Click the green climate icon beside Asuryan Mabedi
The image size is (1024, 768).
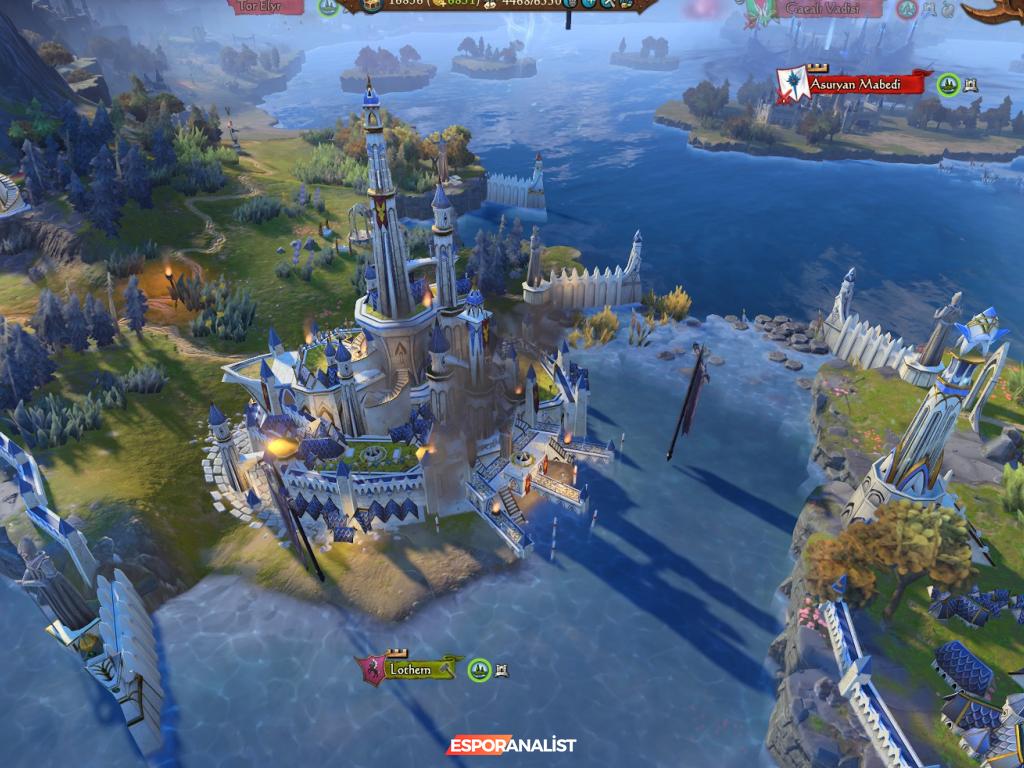[950, 85]
